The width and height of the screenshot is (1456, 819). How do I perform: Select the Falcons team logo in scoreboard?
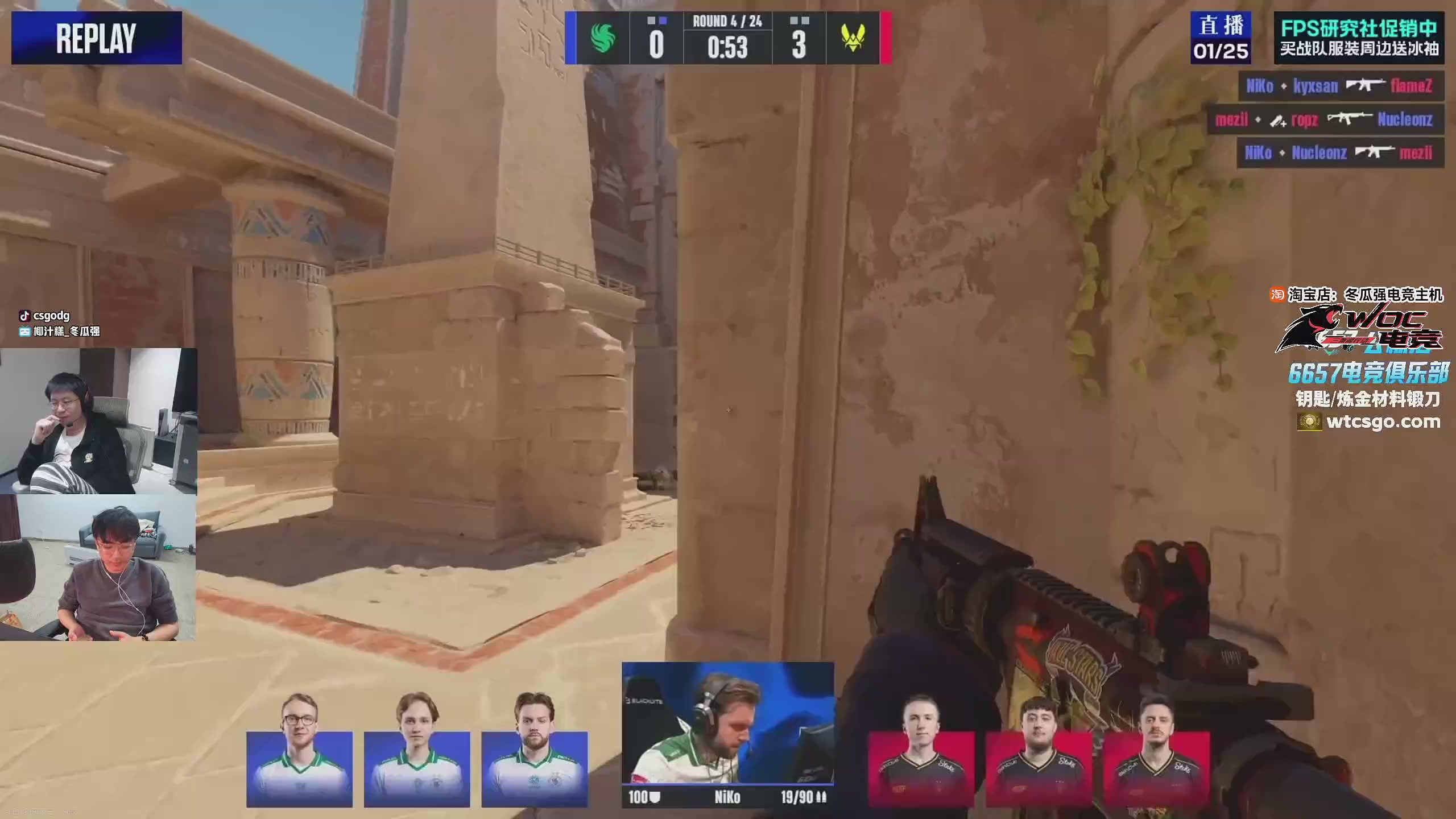tap(602, 39)
